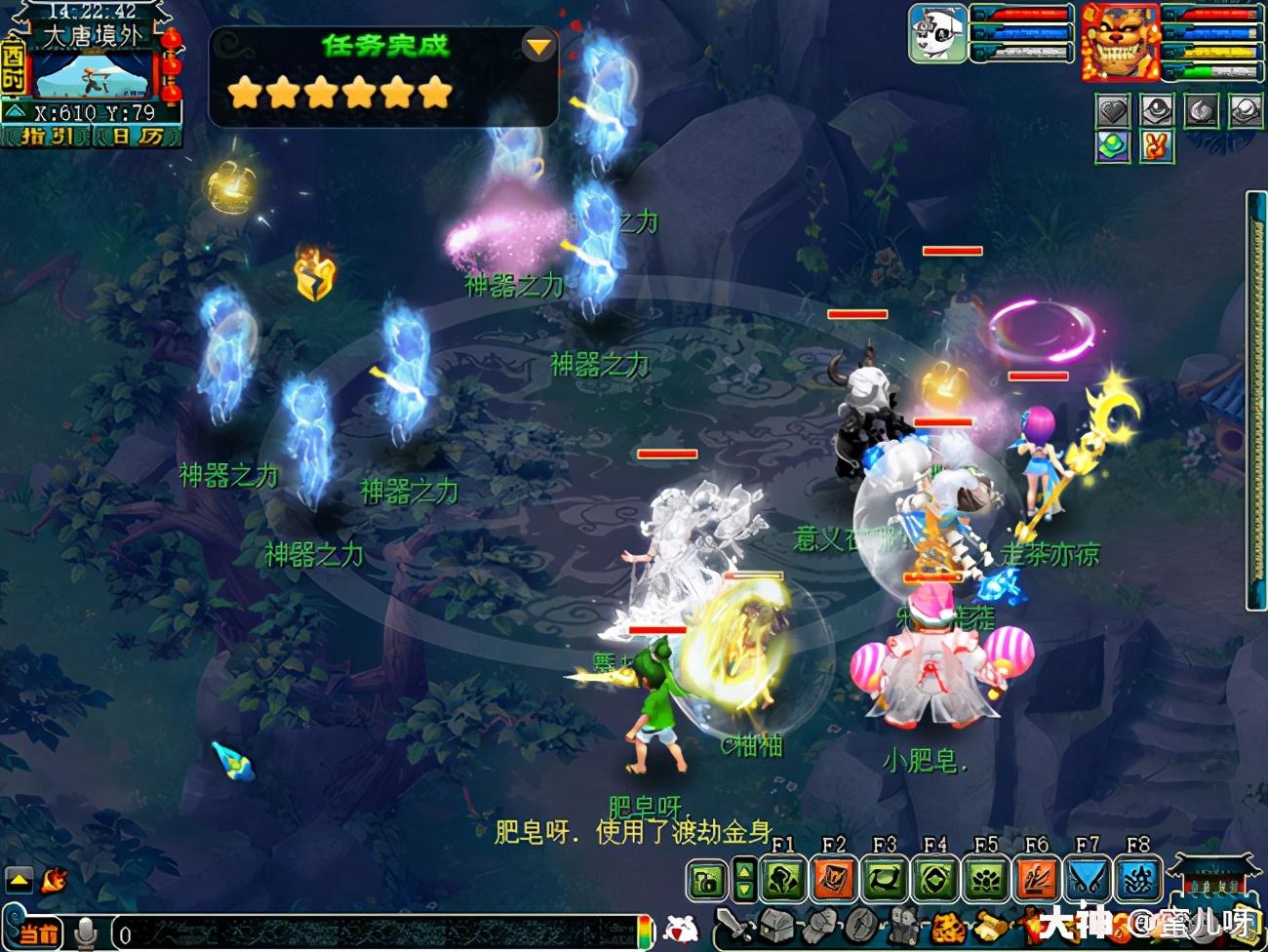
Task: Open the 指引 guide button
Action: click(46, 137)
